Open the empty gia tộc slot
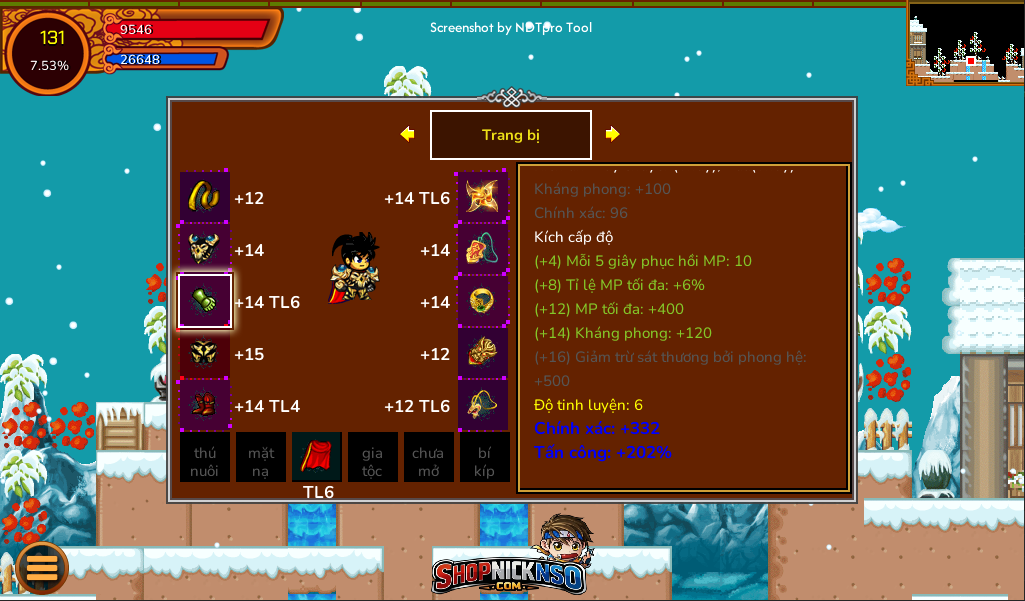1025x601 pixels. tap(373, 458)
